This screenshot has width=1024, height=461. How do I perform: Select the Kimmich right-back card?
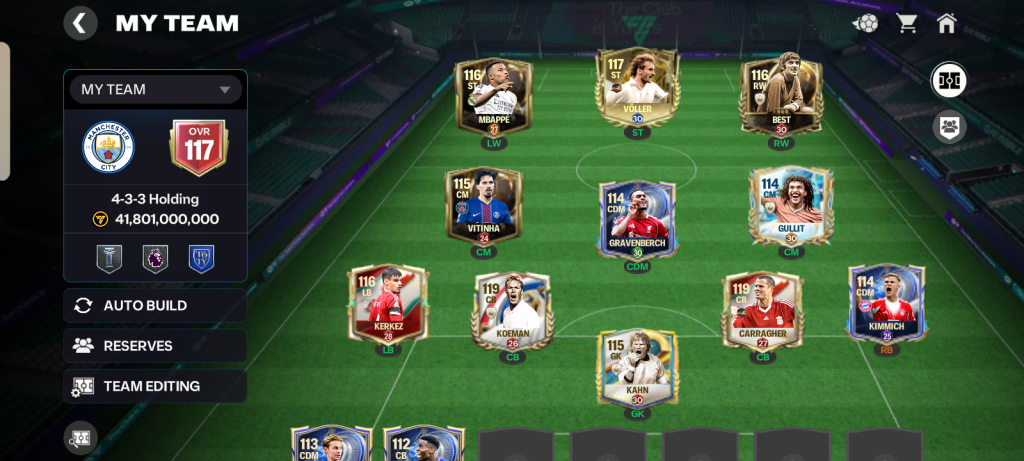click(x=886, y=303)
